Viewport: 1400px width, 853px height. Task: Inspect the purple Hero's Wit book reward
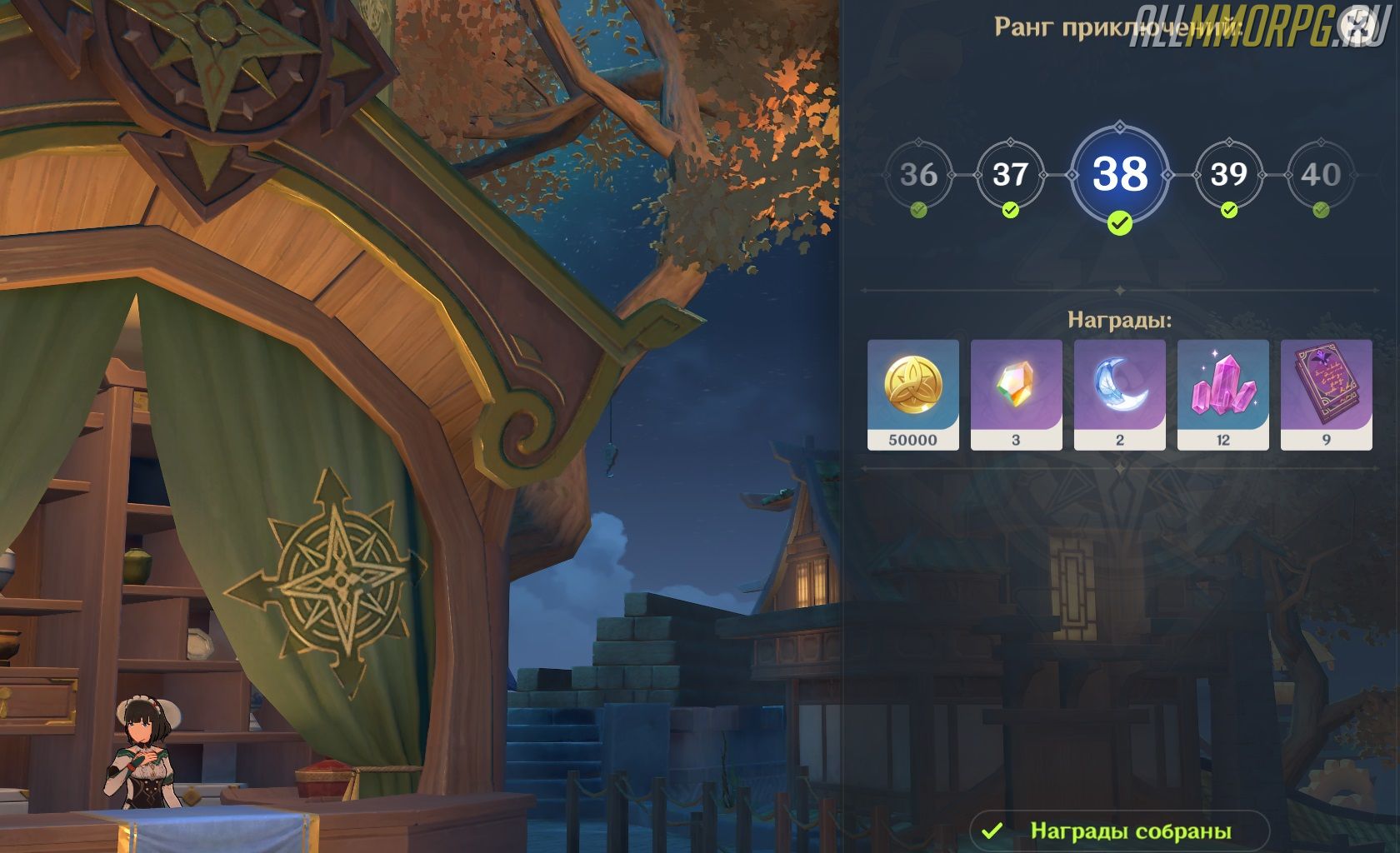pyautogui.click(x=1326, y=394)
